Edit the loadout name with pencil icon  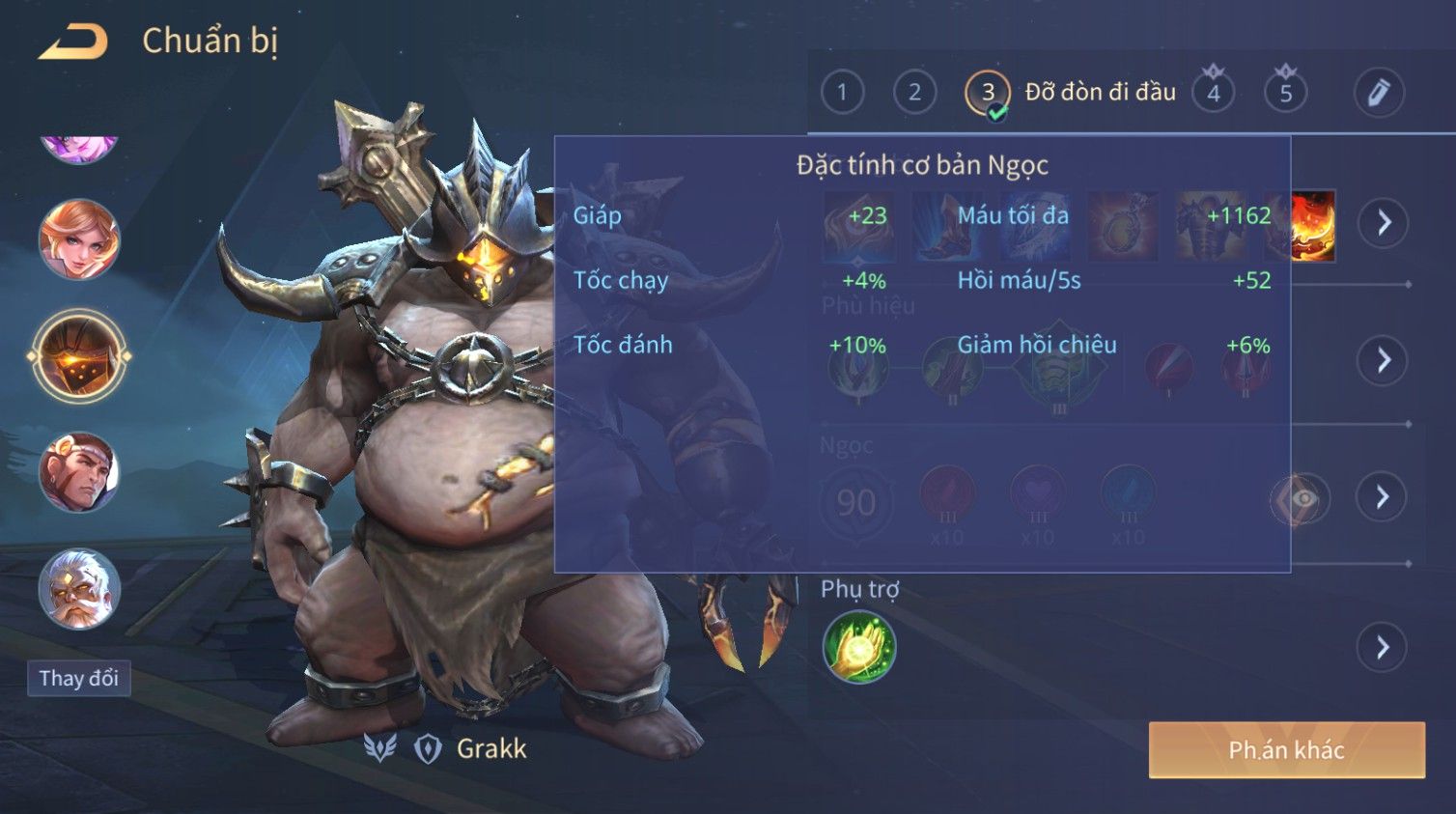(x=1378, y=93)
